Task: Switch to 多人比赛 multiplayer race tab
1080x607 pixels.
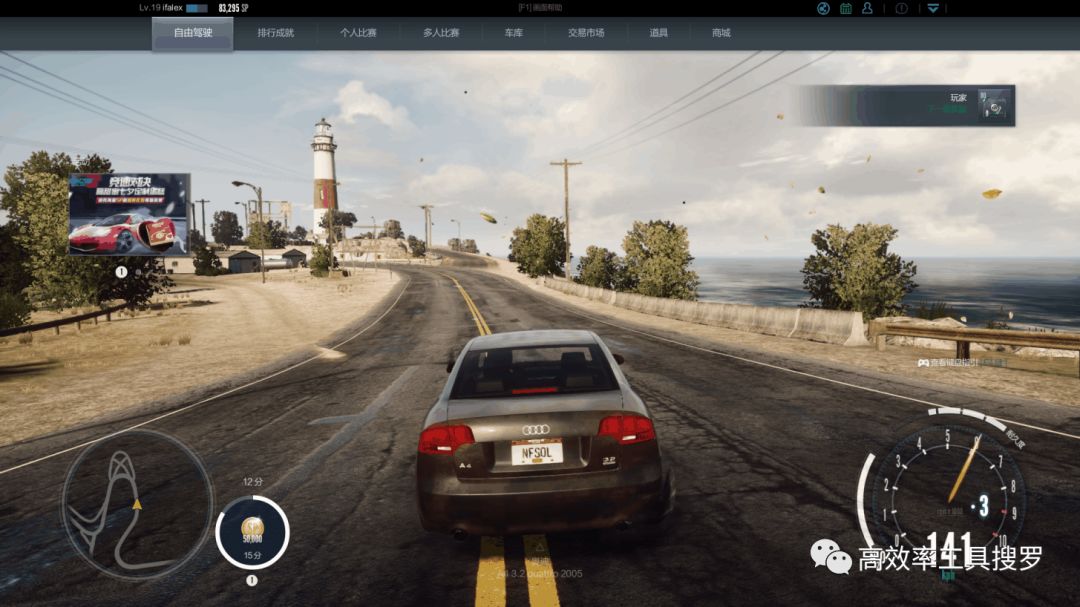Action: coord(441,33)
